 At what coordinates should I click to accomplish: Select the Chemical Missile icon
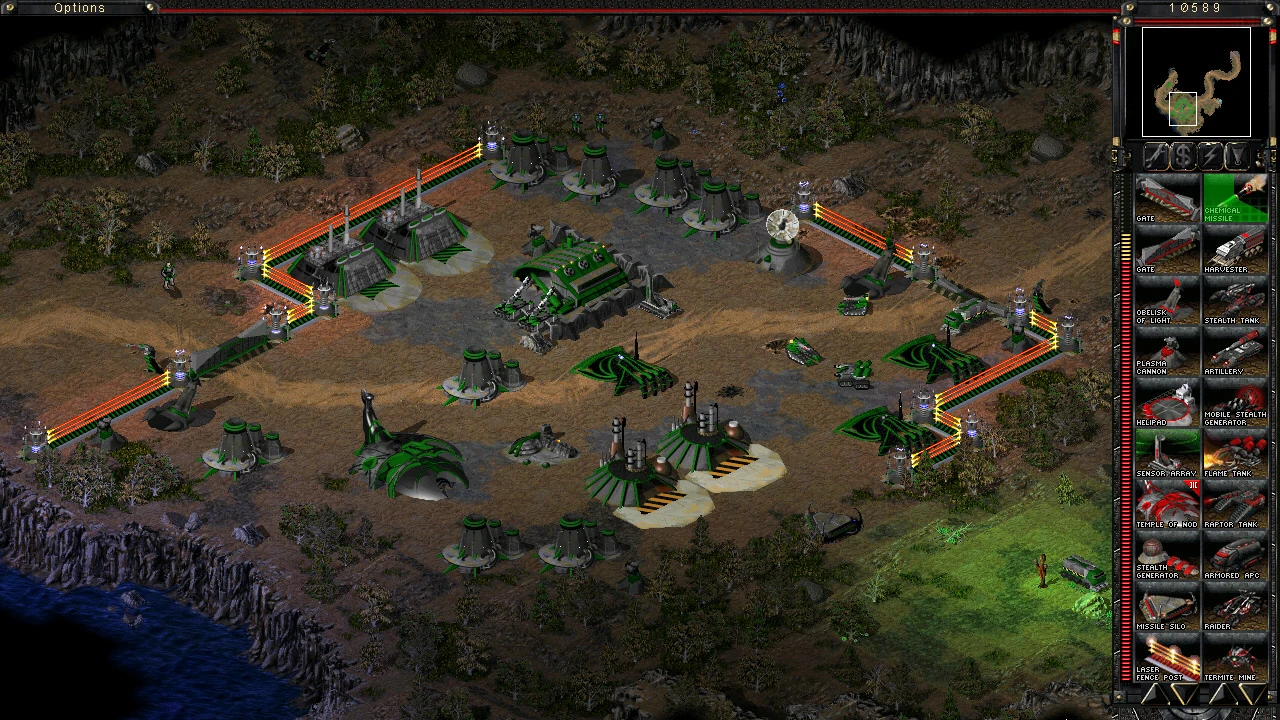[x=1235, y=199]
